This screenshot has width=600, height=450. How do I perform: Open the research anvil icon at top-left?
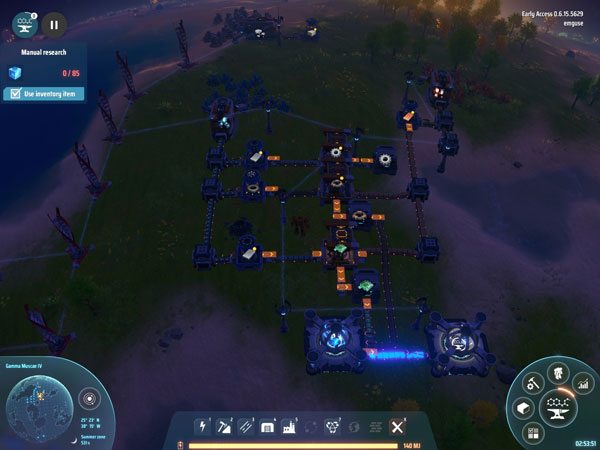[25, 22]
